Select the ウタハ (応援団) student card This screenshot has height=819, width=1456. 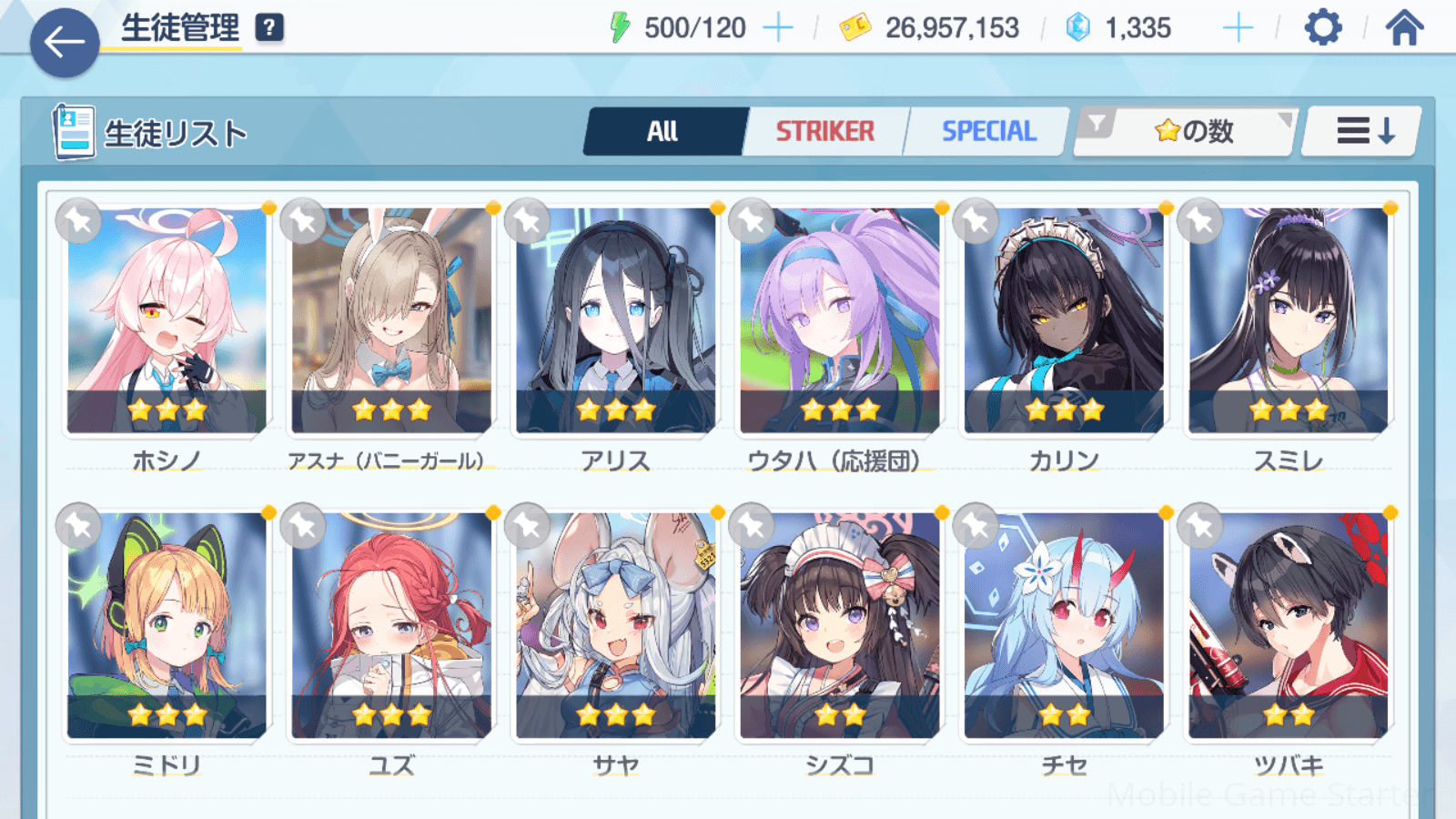(x=839, y=320)
